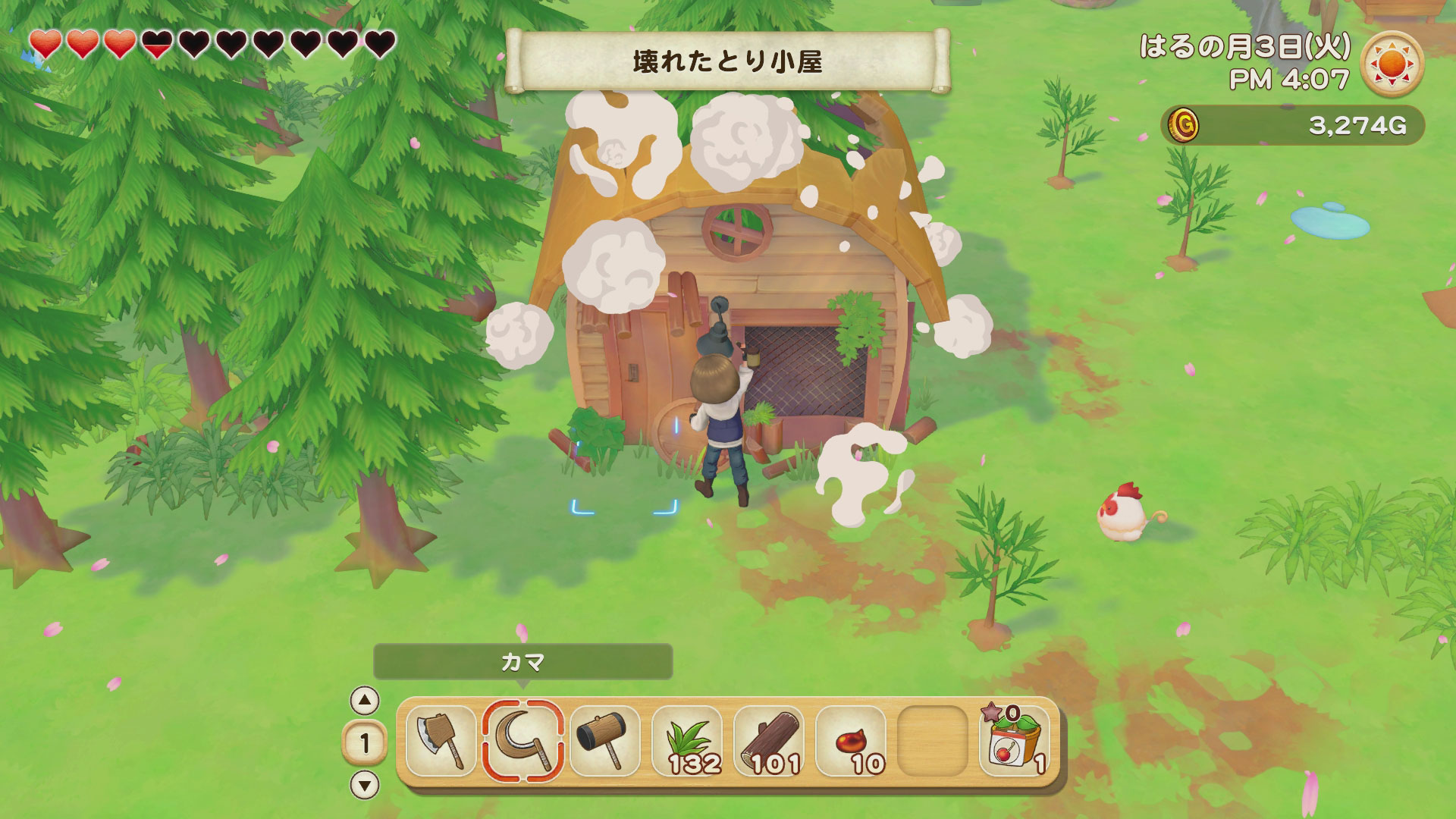Select the axe in the hotbar

click(441, 741)
